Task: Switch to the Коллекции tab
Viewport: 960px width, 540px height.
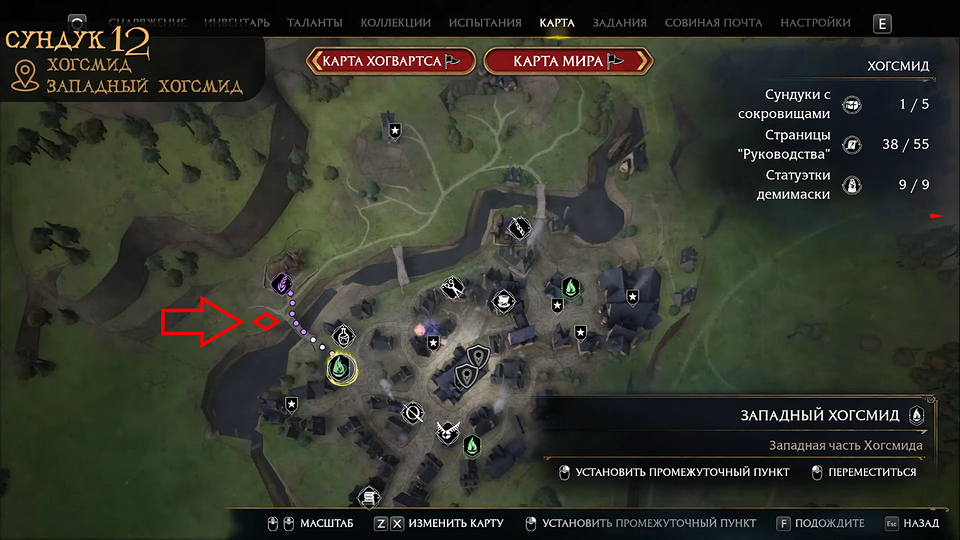Action: (396, 22)
